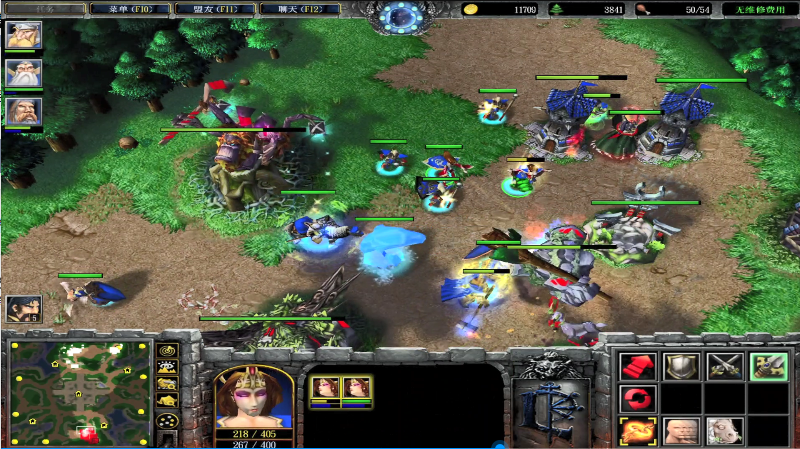This screenshot has width=800, height=449.
Task: Select the idle worker icon
Action: (x=23, y=309)
